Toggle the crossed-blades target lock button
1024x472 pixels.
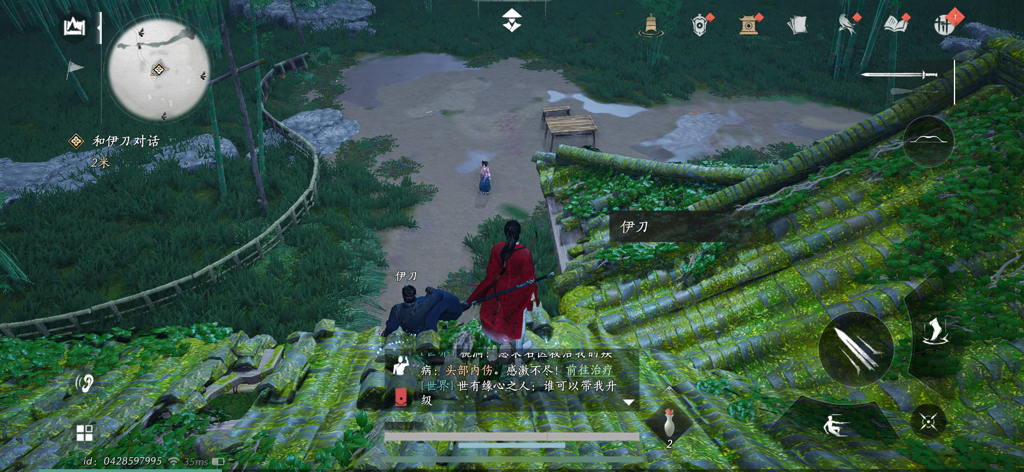[x=930, y=421]
